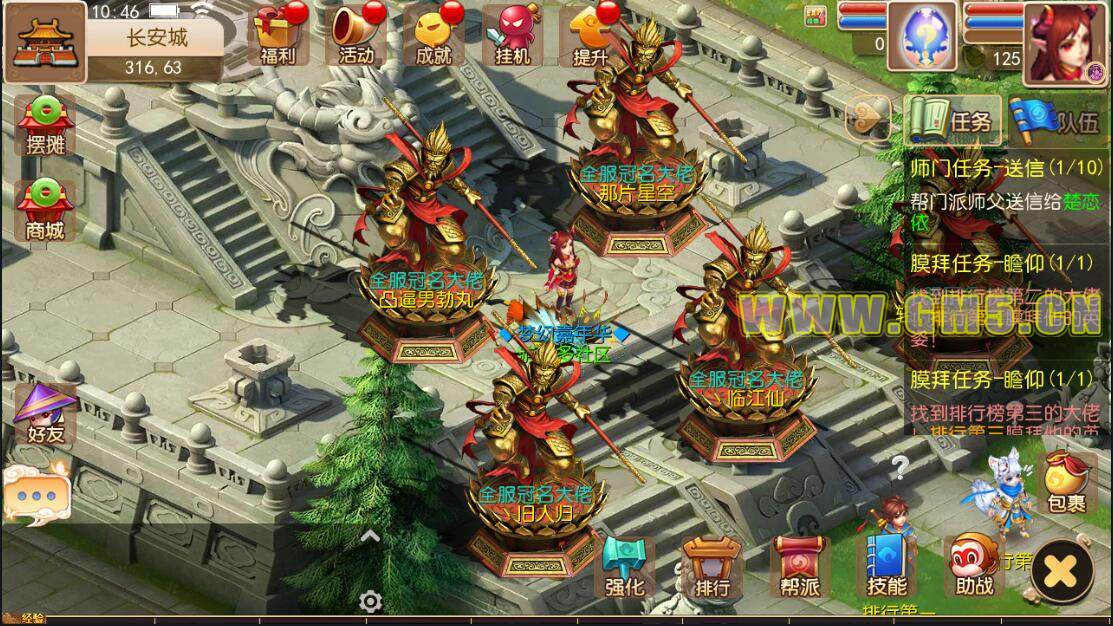Open the 包裹 inventory bag

[x=1067, y=480]
